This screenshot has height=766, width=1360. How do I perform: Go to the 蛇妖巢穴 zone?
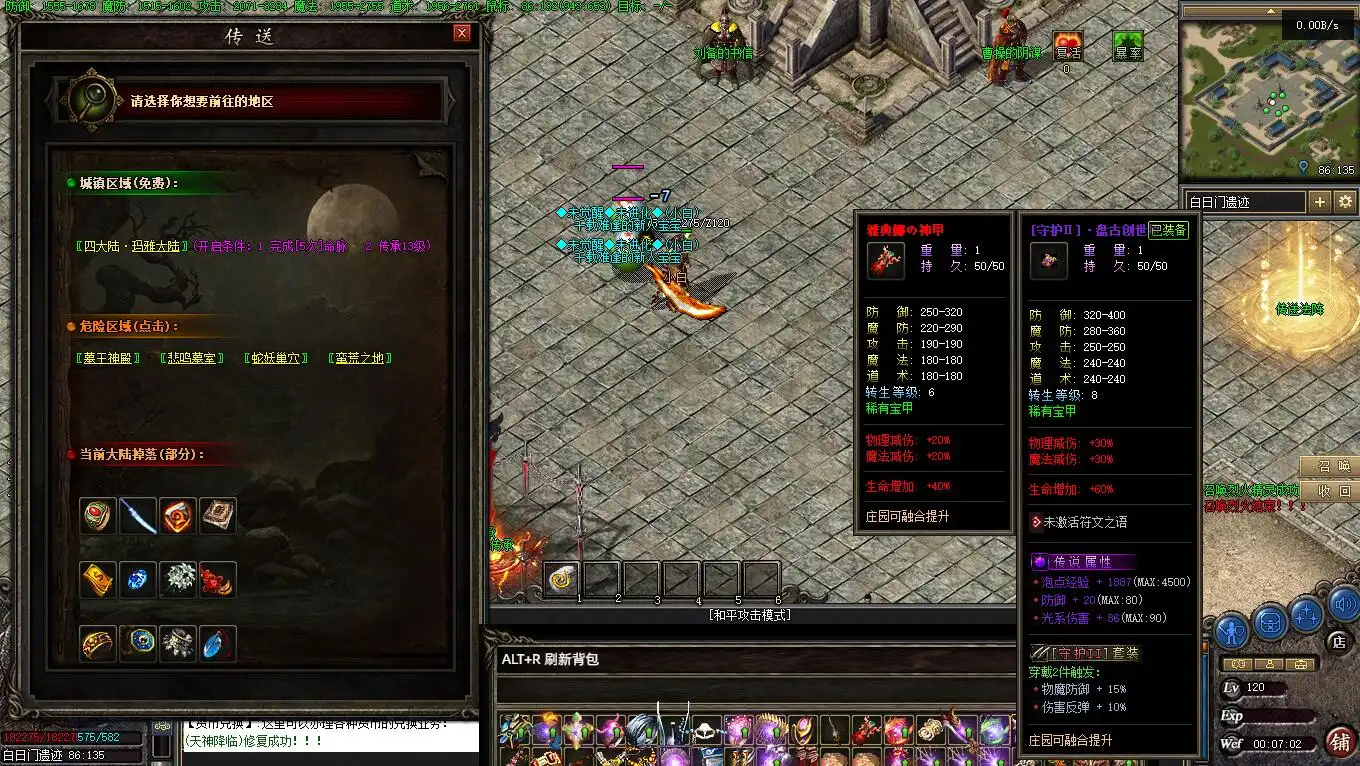(x=276, y=358)
